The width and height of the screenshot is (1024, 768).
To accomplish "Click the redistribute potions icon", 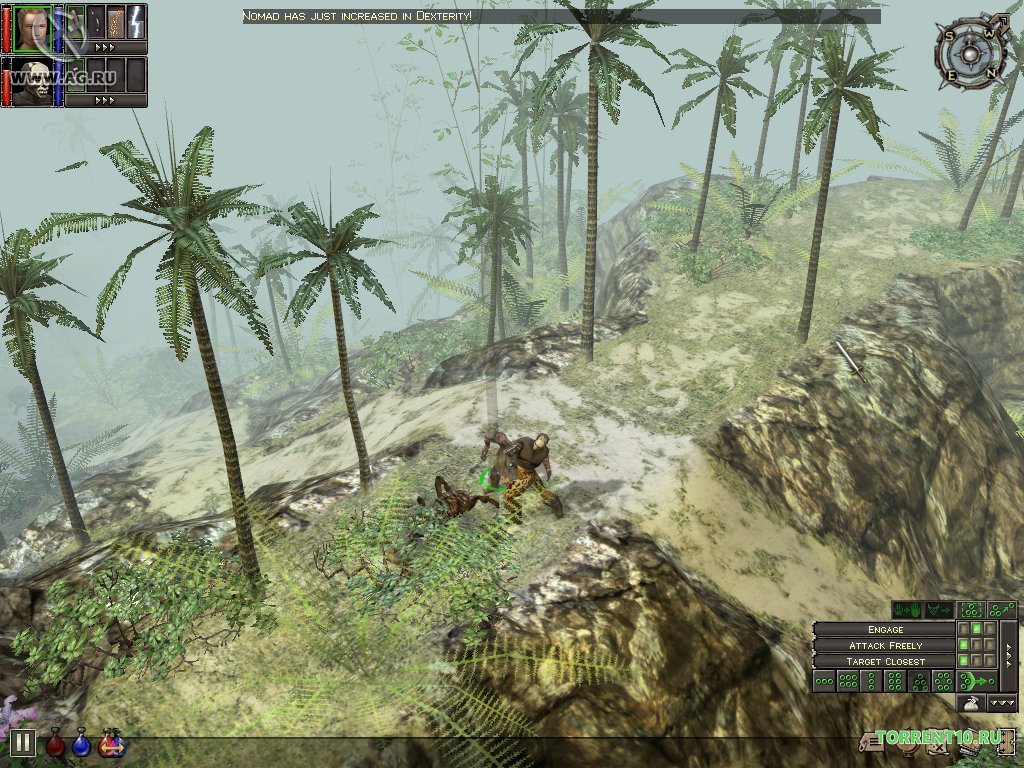I will [111, 744].
